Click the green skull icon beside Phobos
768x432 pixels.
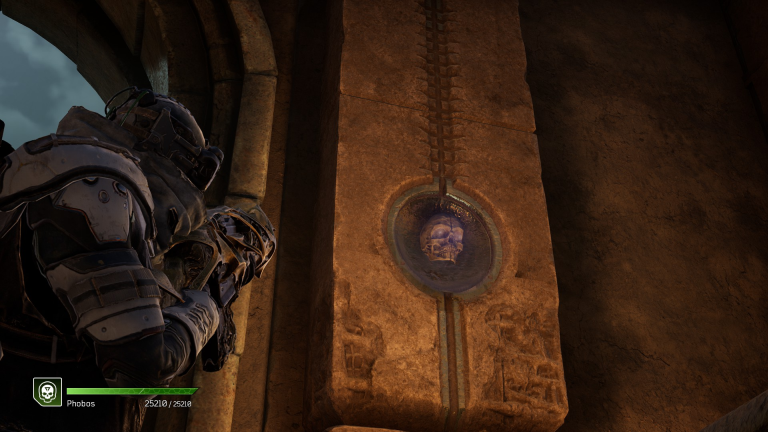[x=47, y=391]
